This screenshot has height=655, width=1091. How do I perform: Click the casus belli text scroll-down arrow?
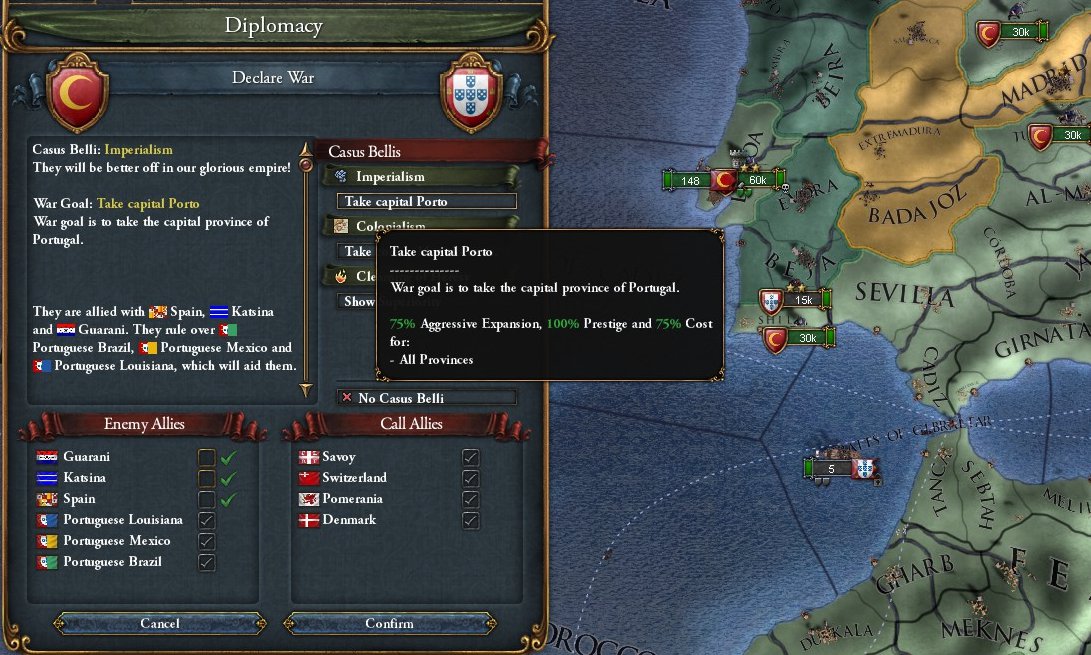pos(306,390)
